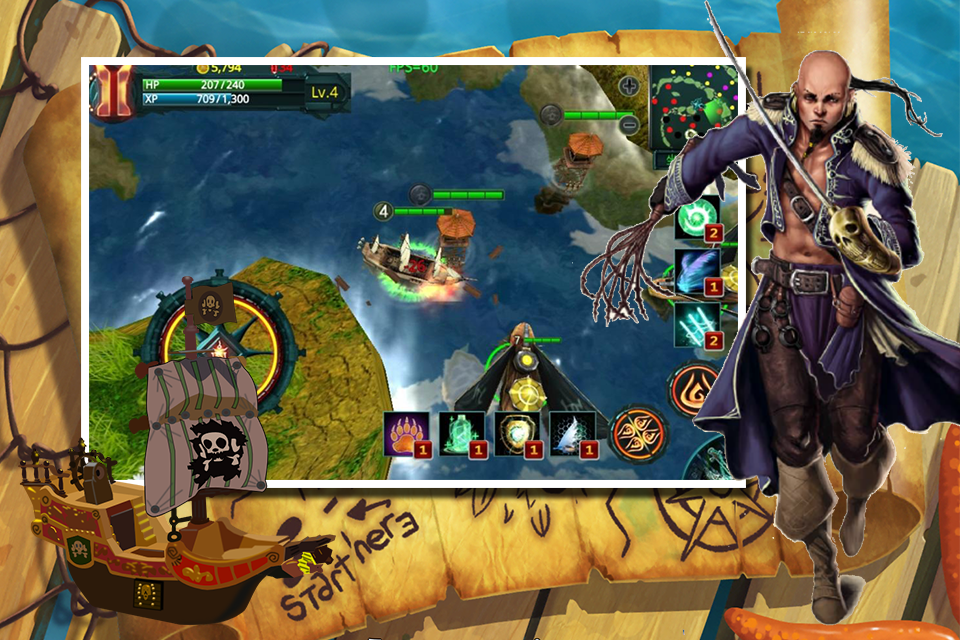Image resolution: width=960 pixels, height=640 pixels.
Task: Select the white sail skill icon
Action: coord(572,432)
